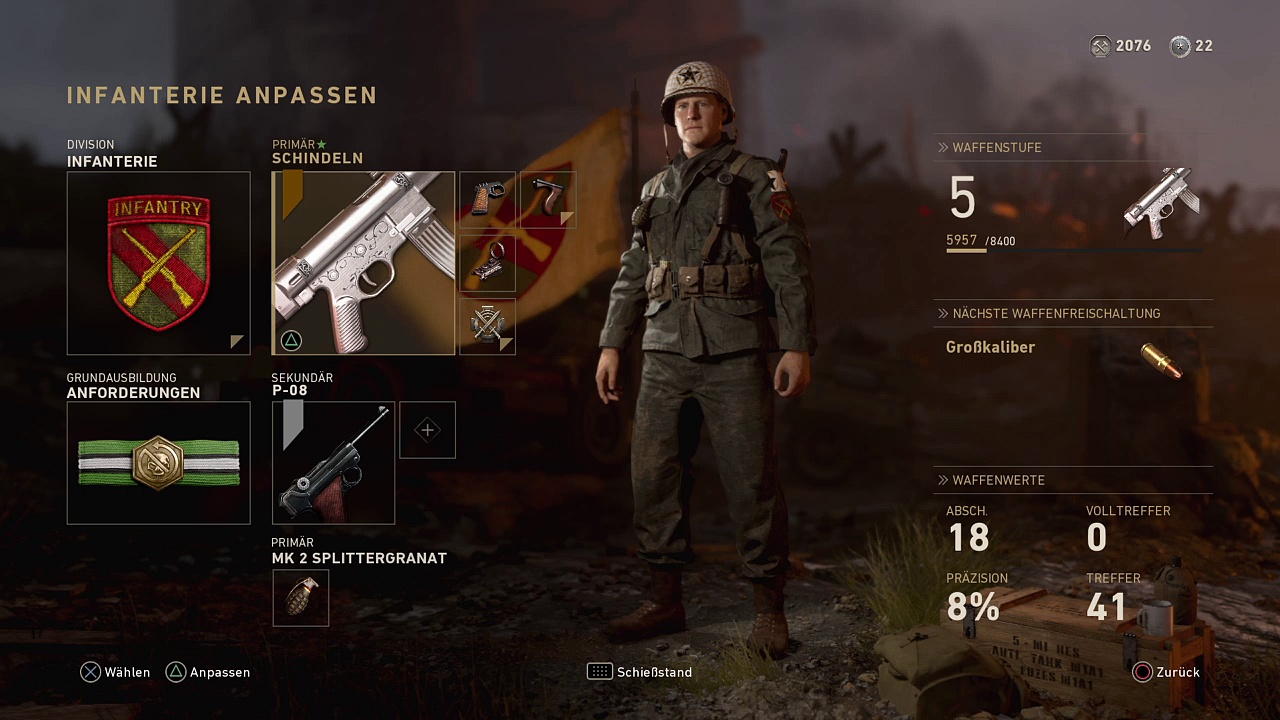Select the Anforderungen basic training ribbon
Image resolution: width=1280 pixels, height=720 pixels.
pos(158,463)
